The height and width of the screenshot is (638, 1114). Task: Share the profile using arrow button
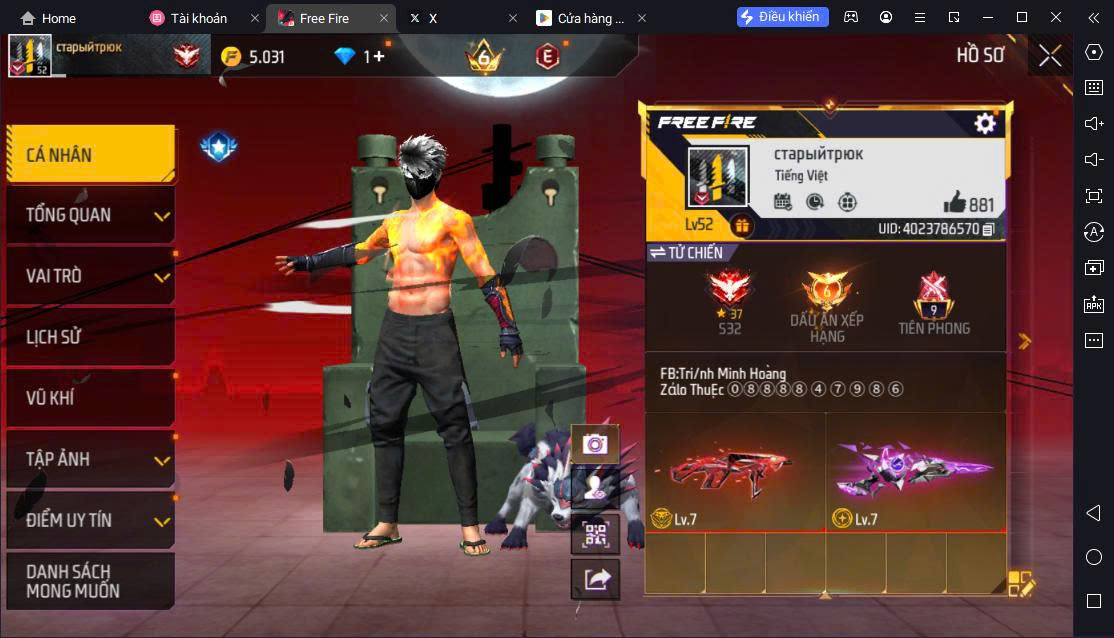[x=595, y=578]
